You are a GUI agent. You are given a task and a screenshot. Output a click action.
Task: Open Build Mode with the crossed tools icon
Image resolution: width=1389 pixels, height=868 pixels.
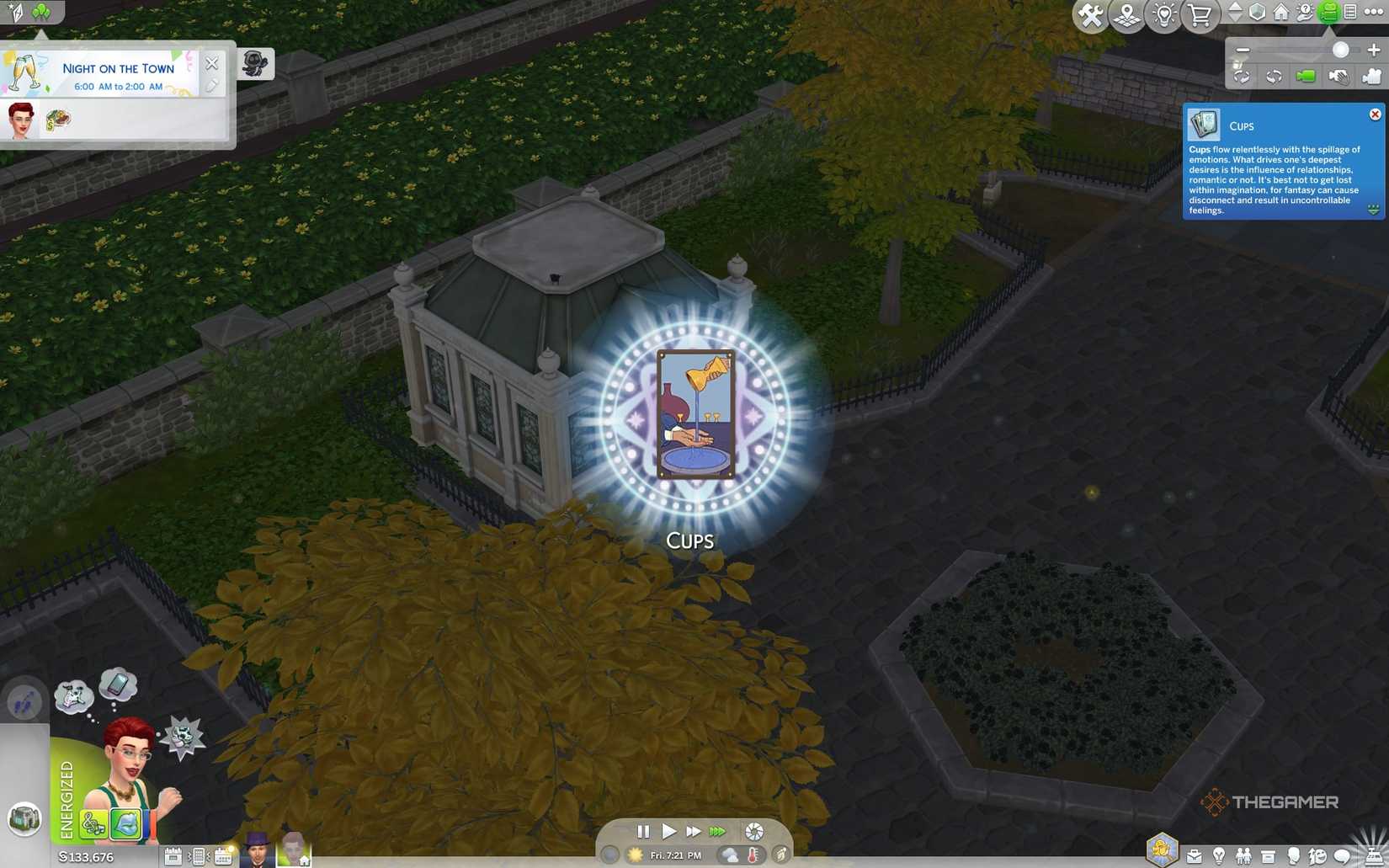coord(1090,13)
